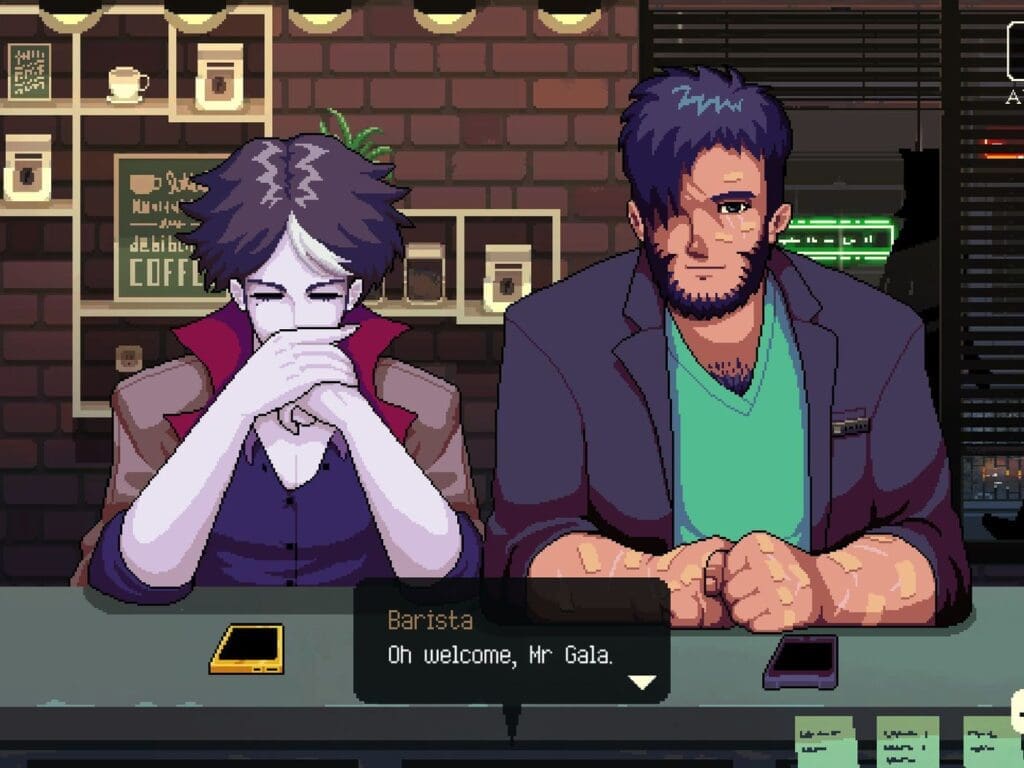
Task: Advance dialogue with the white arrow
Action: click(x=641, y=682)
